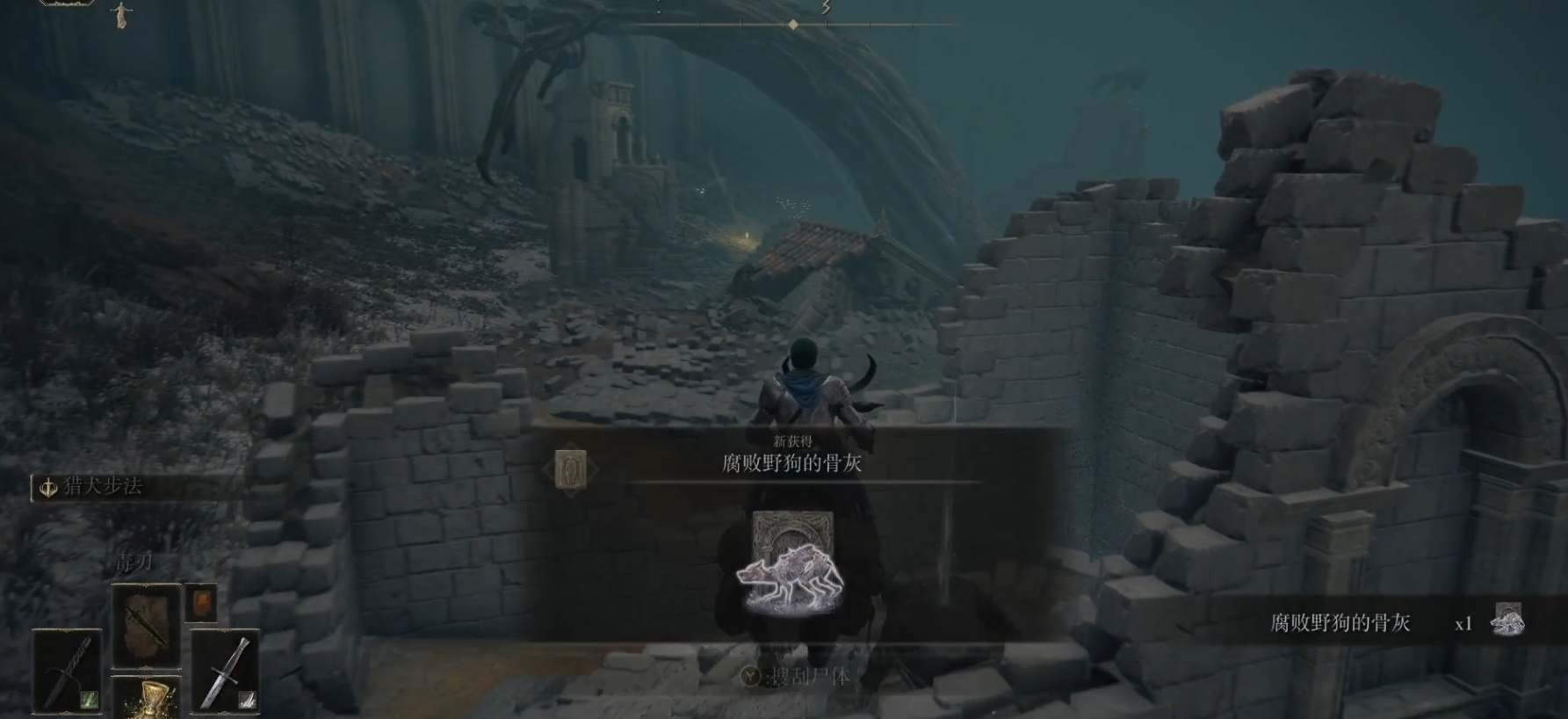Select the golden flask quick item slot
The width and height of the screenshot is (1568, 719).
(146, 698)
